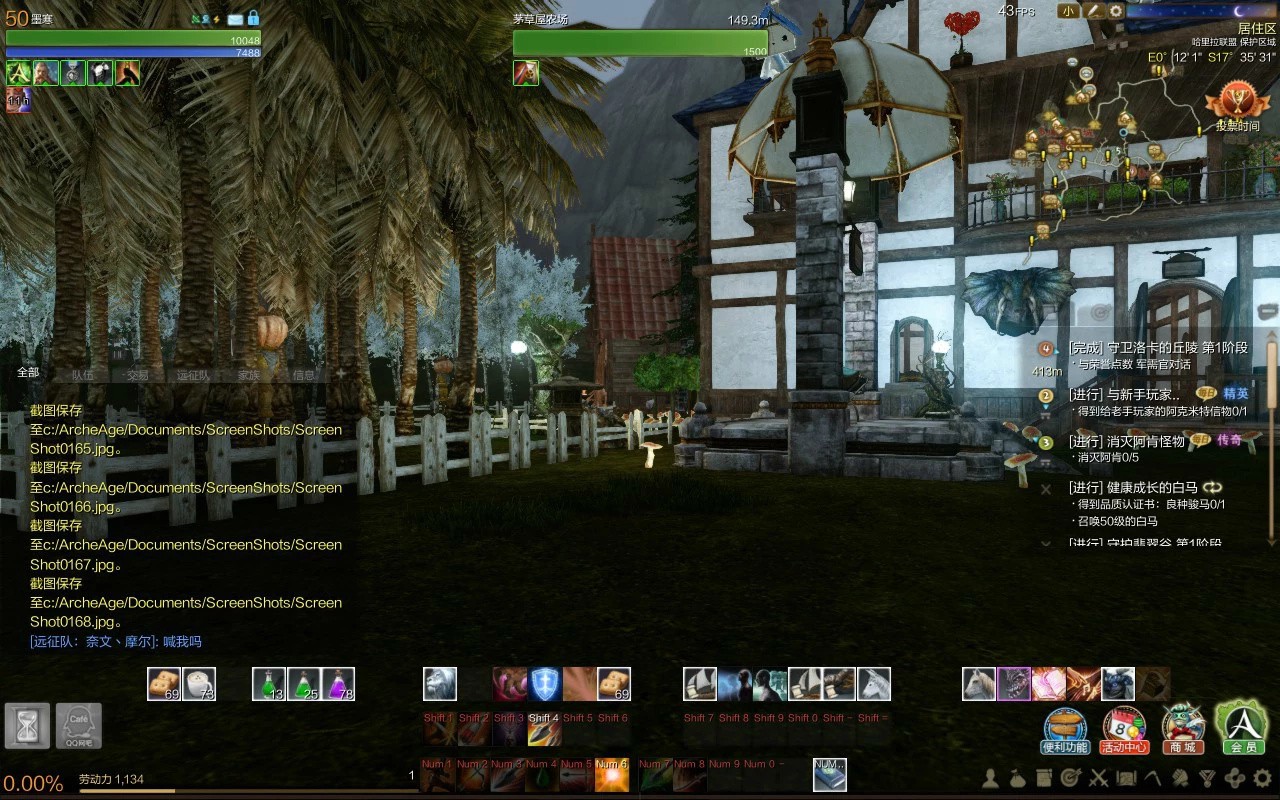Open the character silhouette menu icon
Viewport: 1280px width, 800px height.
click(990, 777)
